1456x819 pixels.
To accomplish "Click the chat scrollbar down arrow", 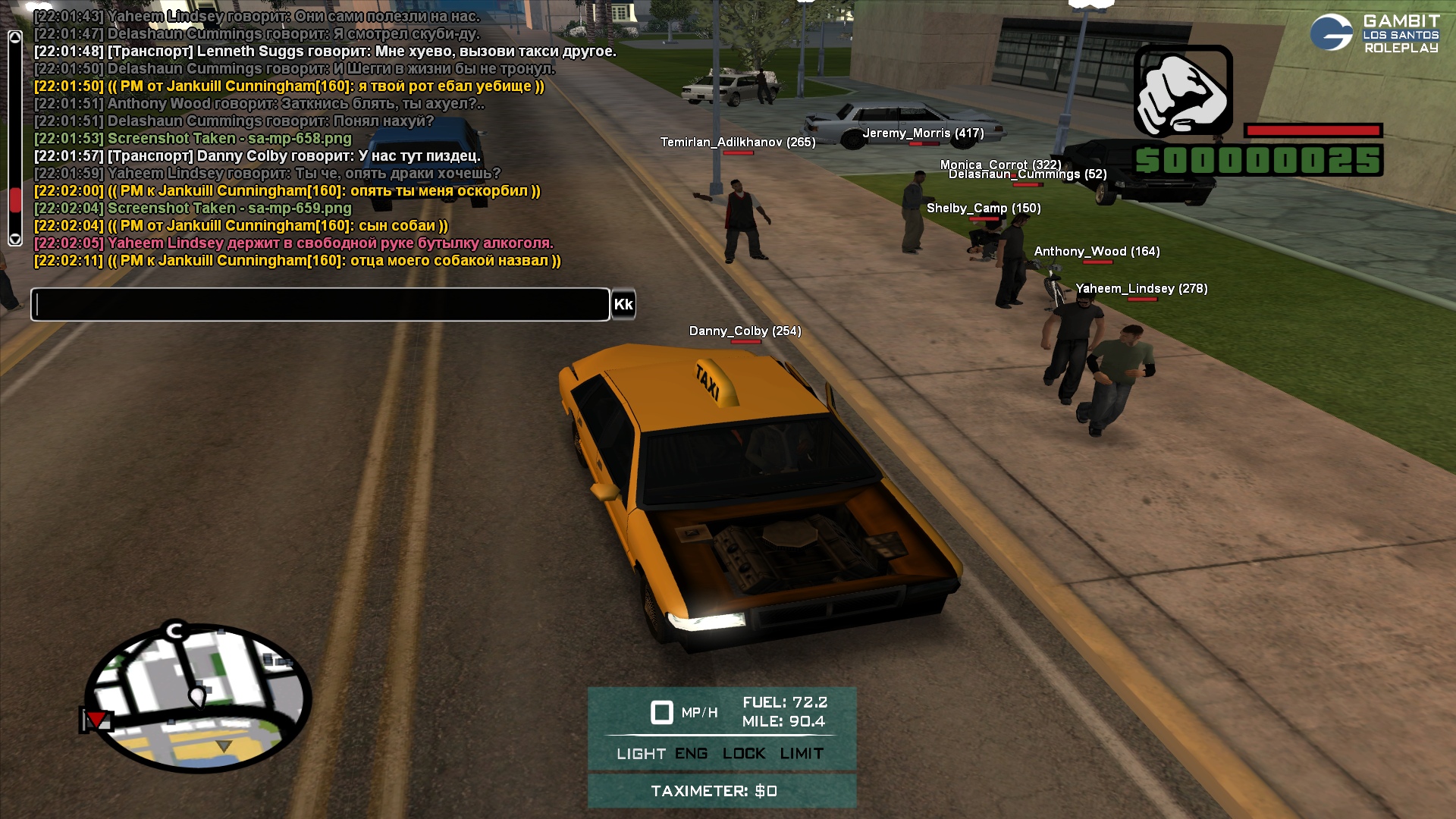I will (14, 239).
